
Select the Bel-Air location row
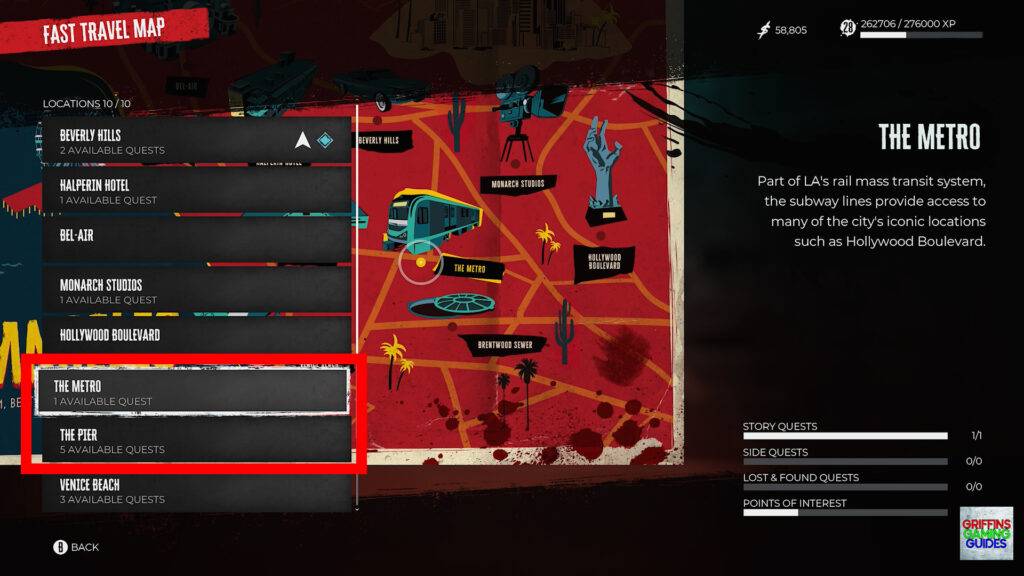coord(196,240)
